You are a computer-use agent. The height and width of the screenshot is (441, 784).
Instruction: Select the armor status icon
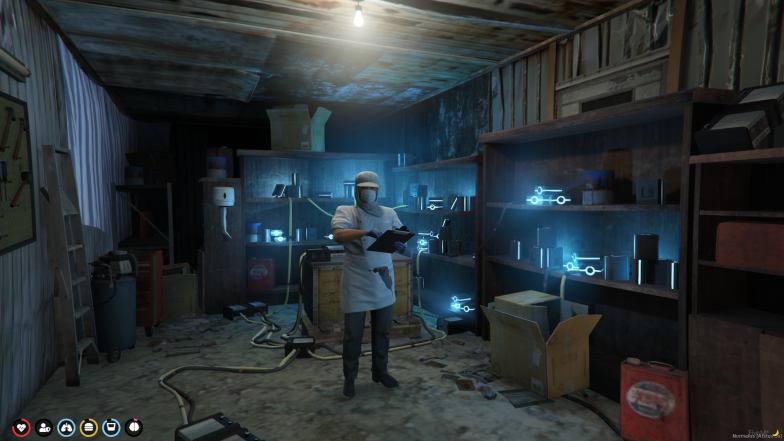click(43, 428)
